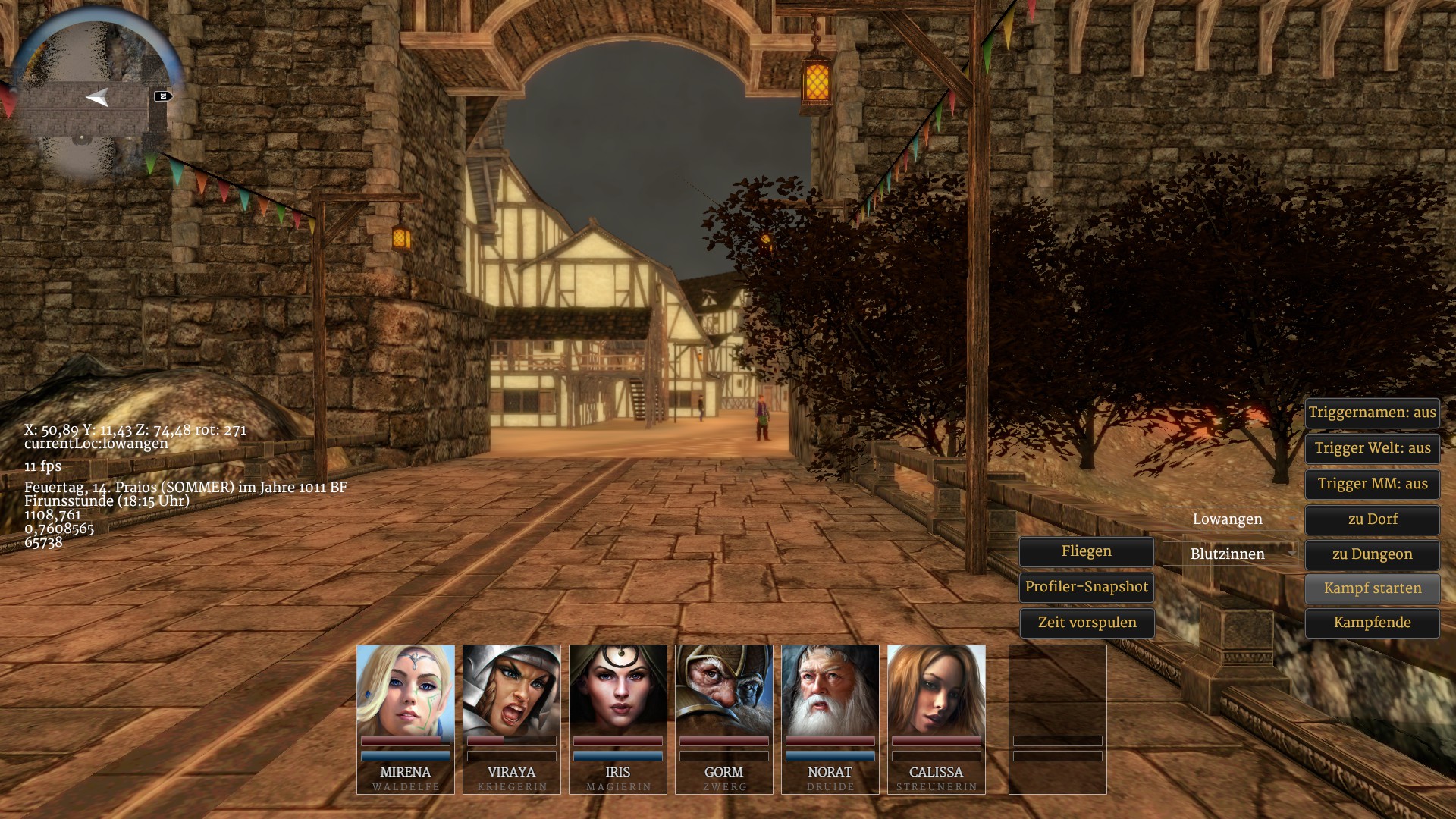Activate the Fliegen fly mode button
1456x819 pixels.
coord(1086,551)
